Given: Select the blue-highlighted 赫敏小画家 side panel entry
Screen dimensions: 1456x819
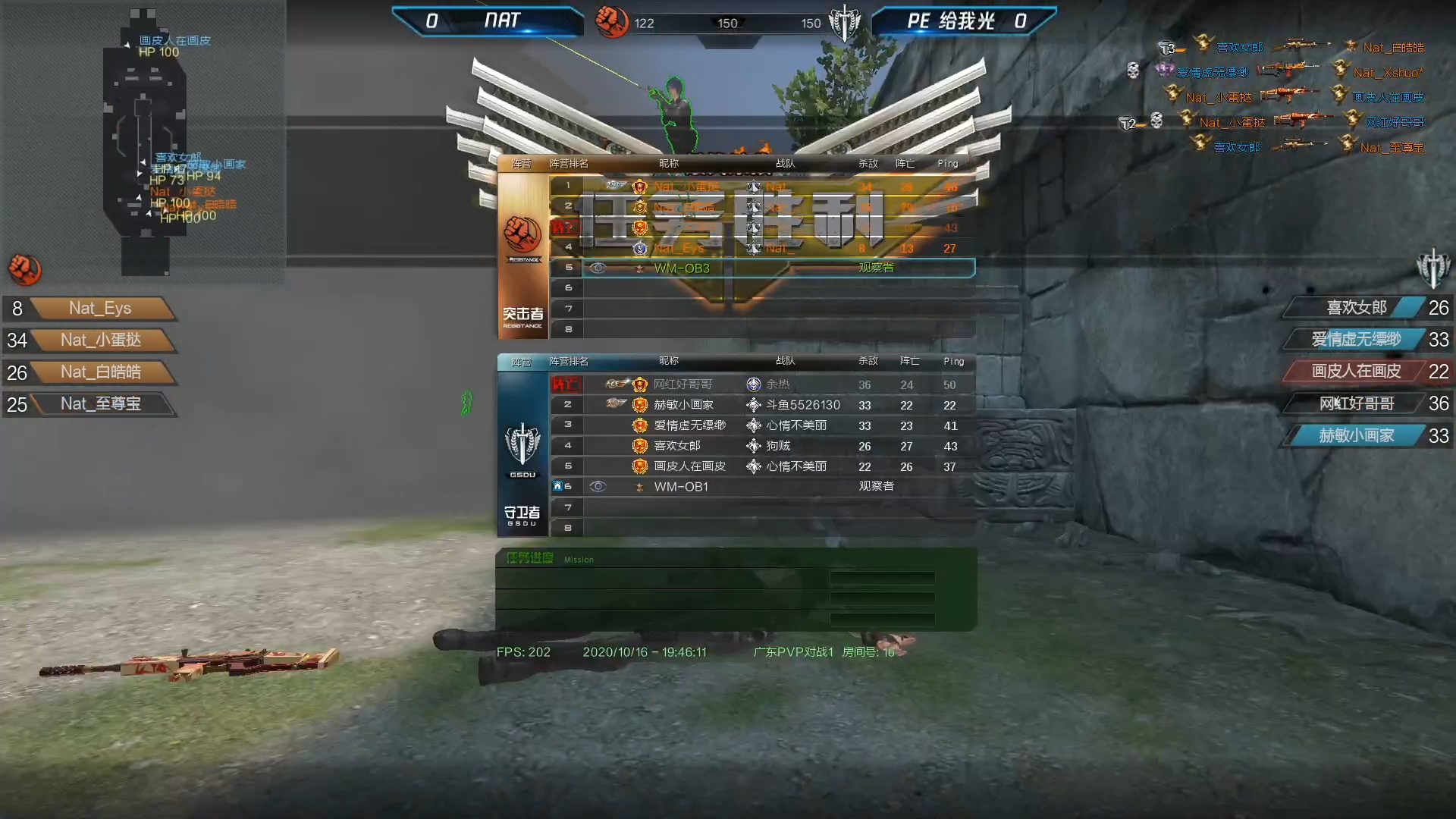Looking at the screenshot, I should coord(1356,436).
